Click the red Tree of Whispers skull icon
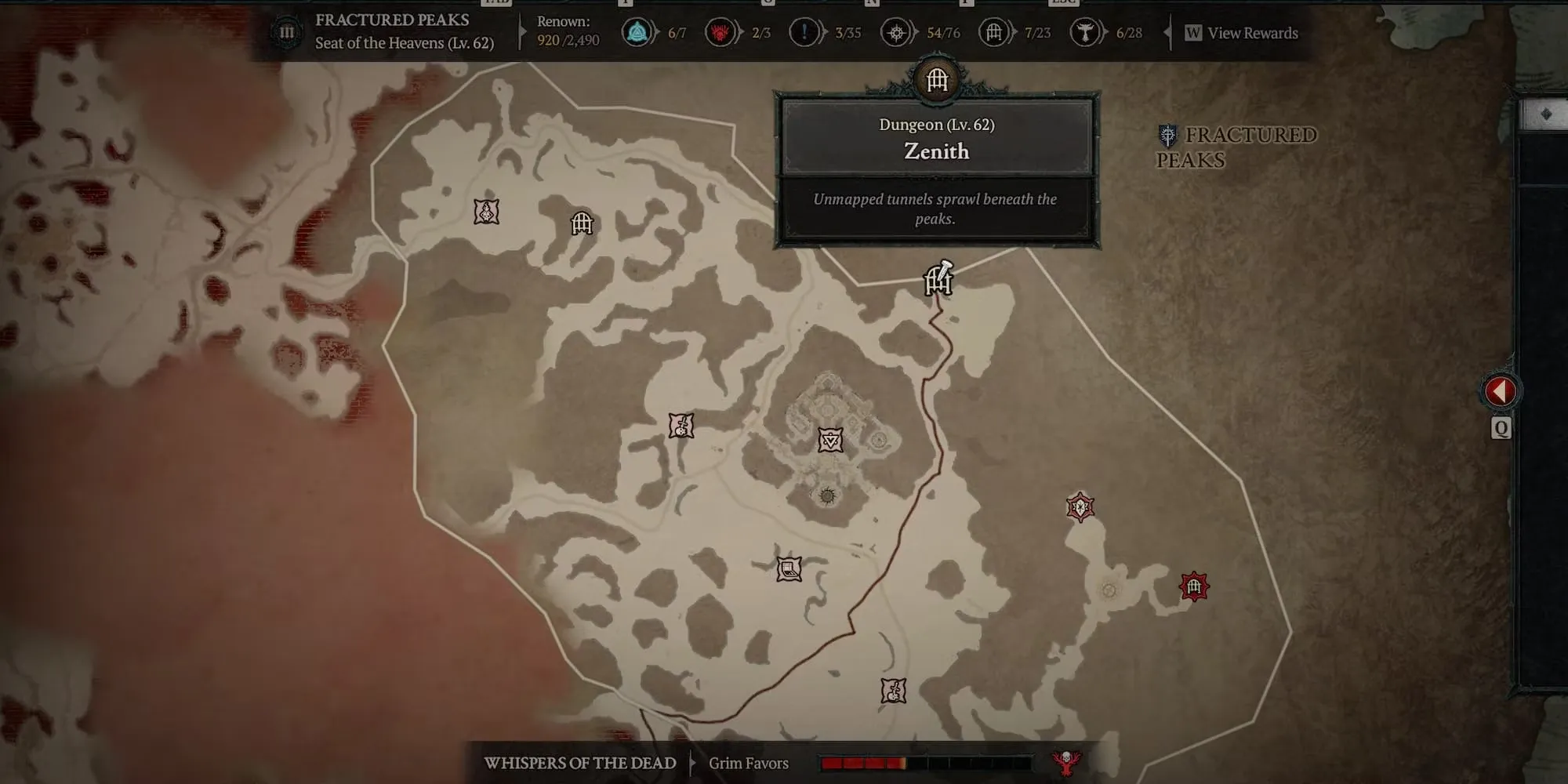The width and height of the screenshot is (1568, 784). point(1066,762)
